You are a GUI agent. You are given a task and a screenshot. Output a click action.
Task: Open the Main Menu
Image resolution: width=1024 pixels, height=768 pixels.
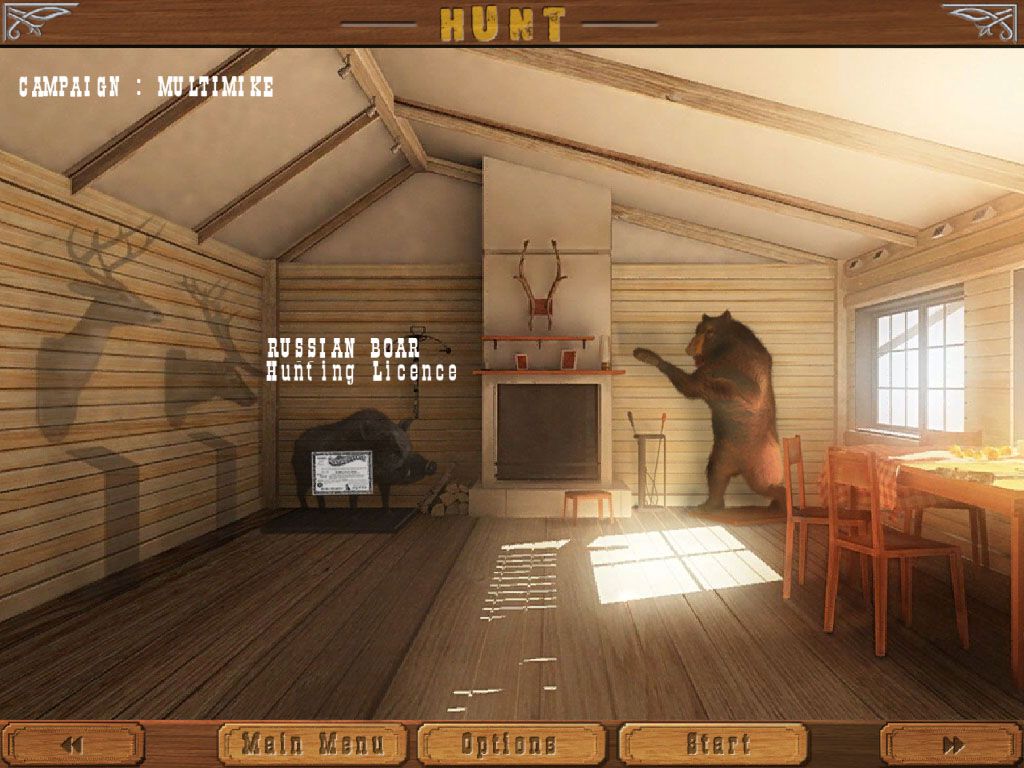(x=312, y=744)
